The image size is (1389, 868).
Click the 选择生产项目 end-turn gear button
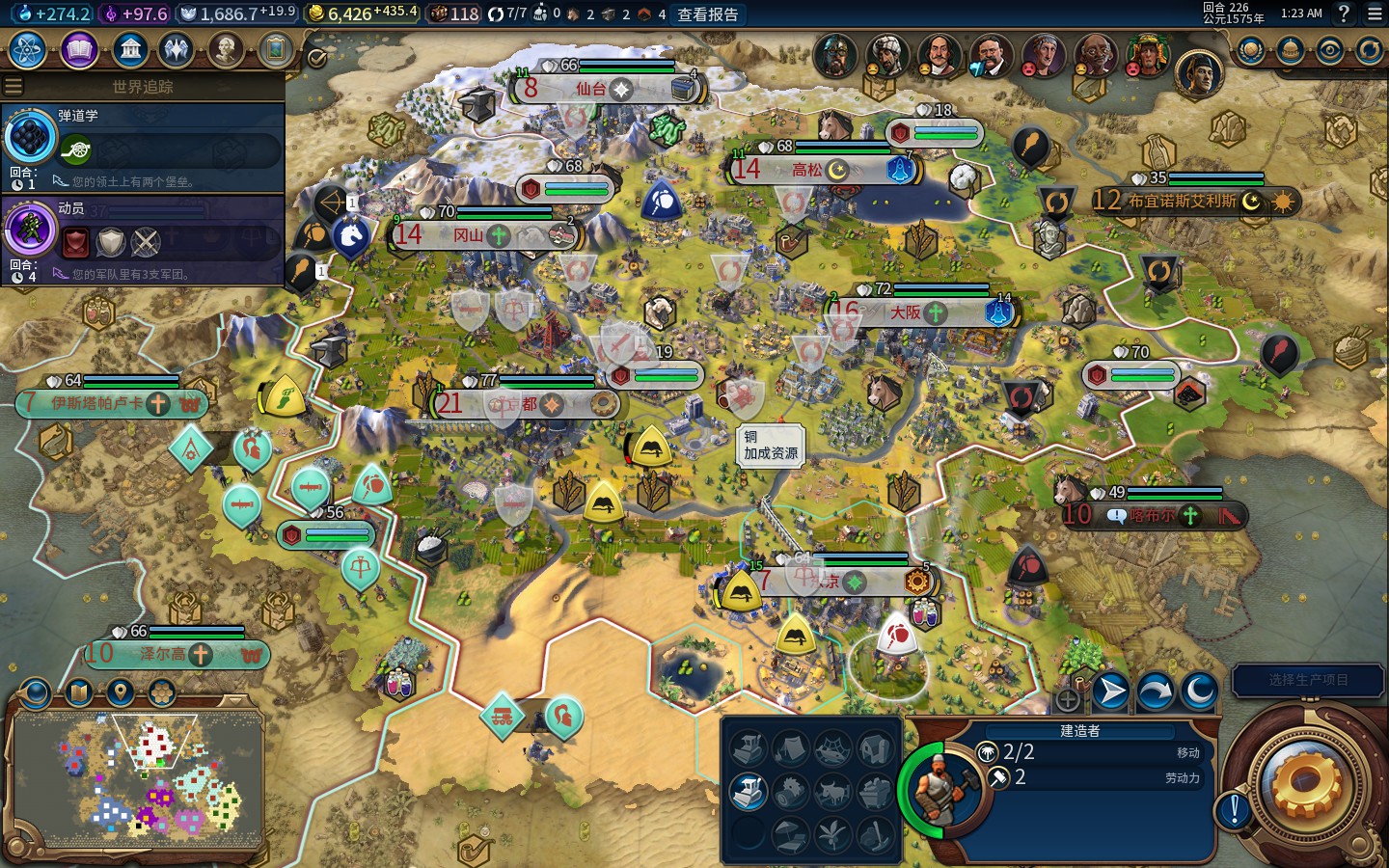click(x=1307, y=783)
